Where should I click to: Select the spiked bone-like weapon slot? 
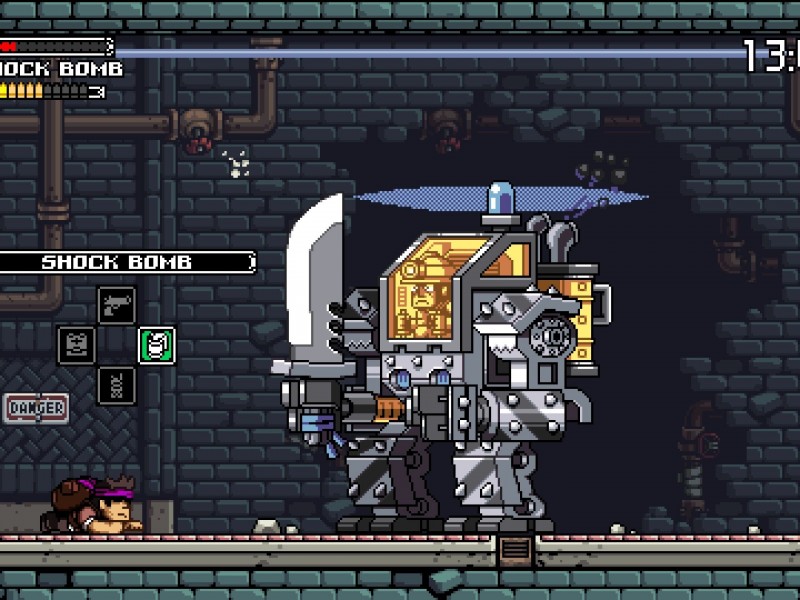(117, 385)
